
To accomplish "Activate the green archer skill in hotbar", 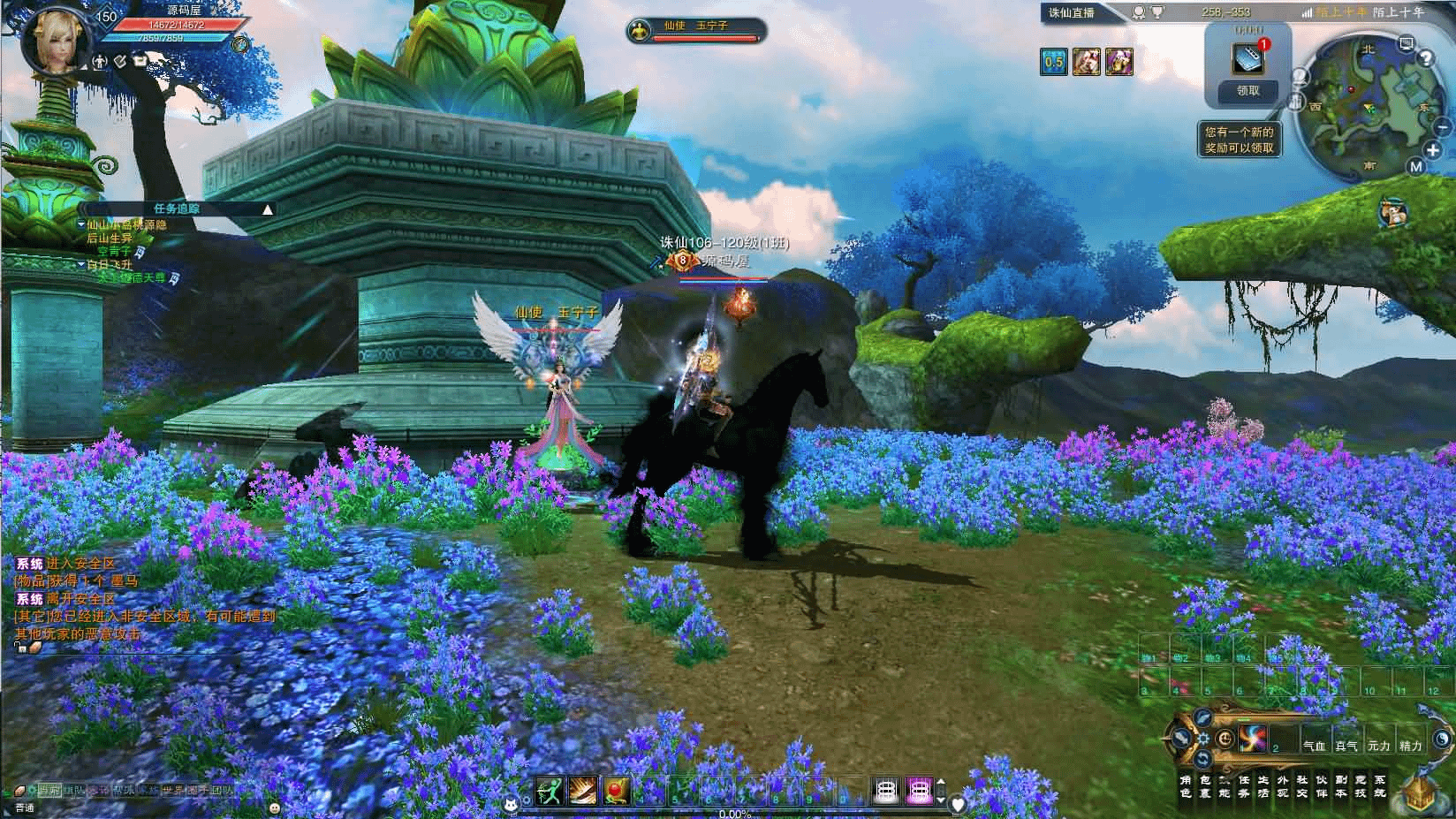I will [549, 791].
